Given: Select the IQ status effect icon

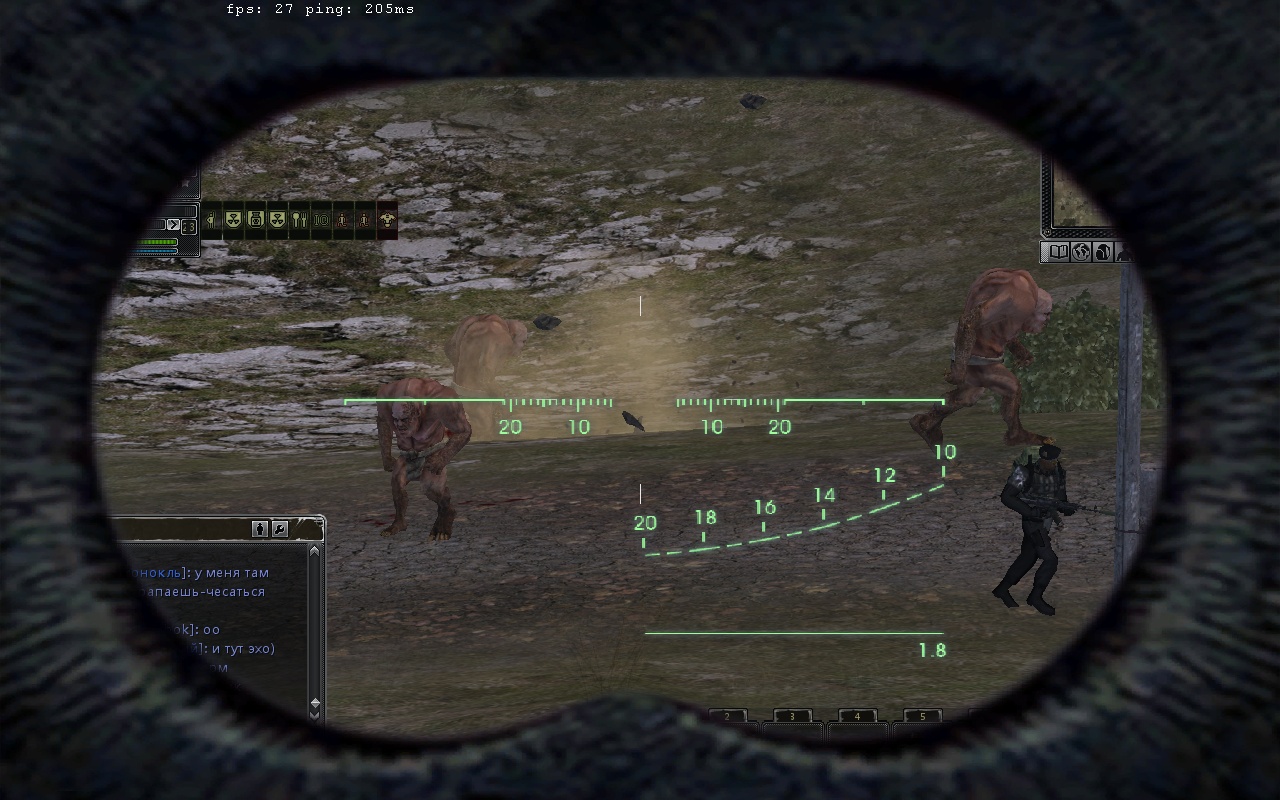Looking at the screenshot, I should [x=321, y=220].
